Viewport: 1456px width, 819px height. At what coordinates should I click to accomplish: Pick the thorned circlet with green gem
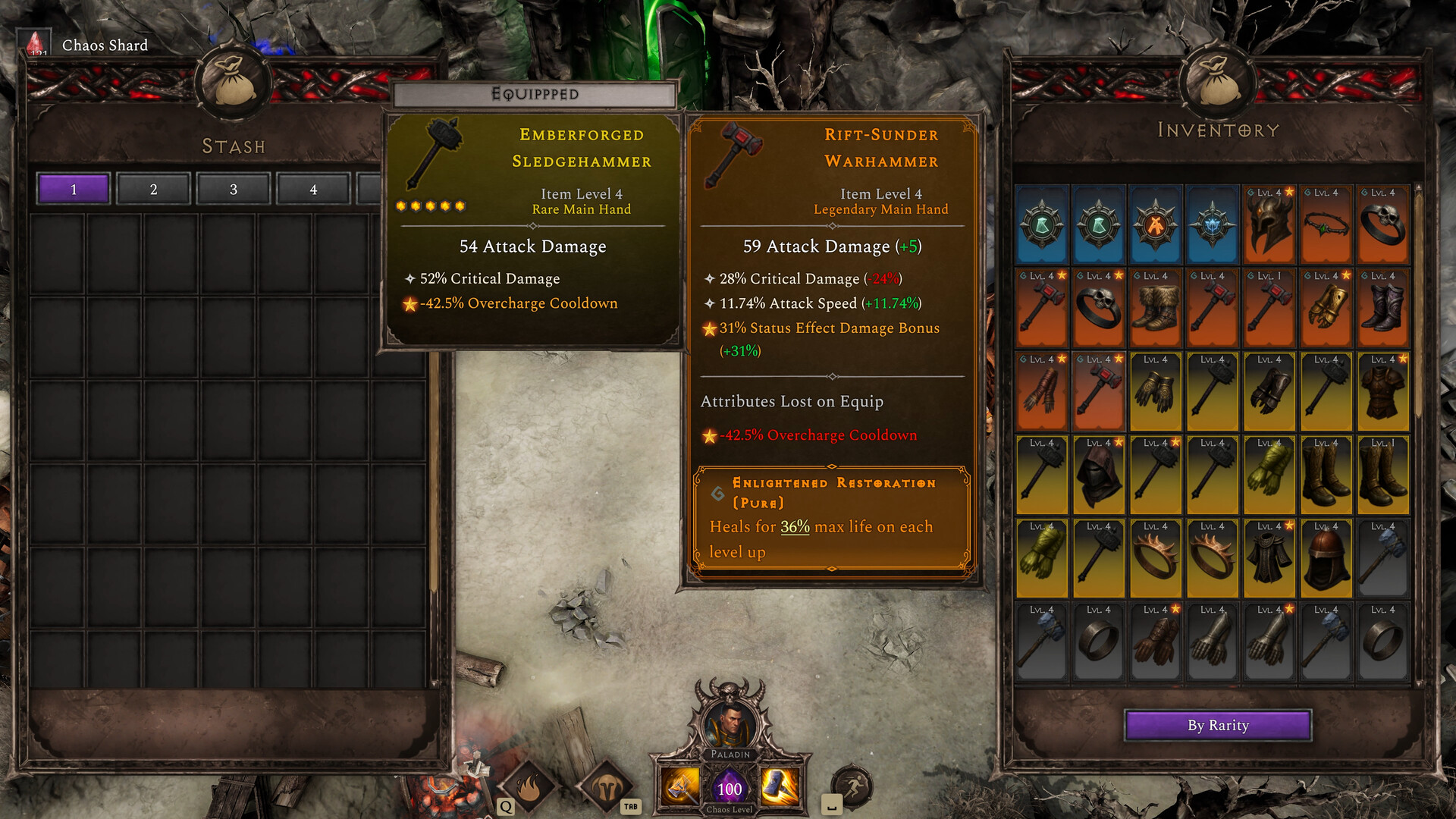click(1326, 226)
